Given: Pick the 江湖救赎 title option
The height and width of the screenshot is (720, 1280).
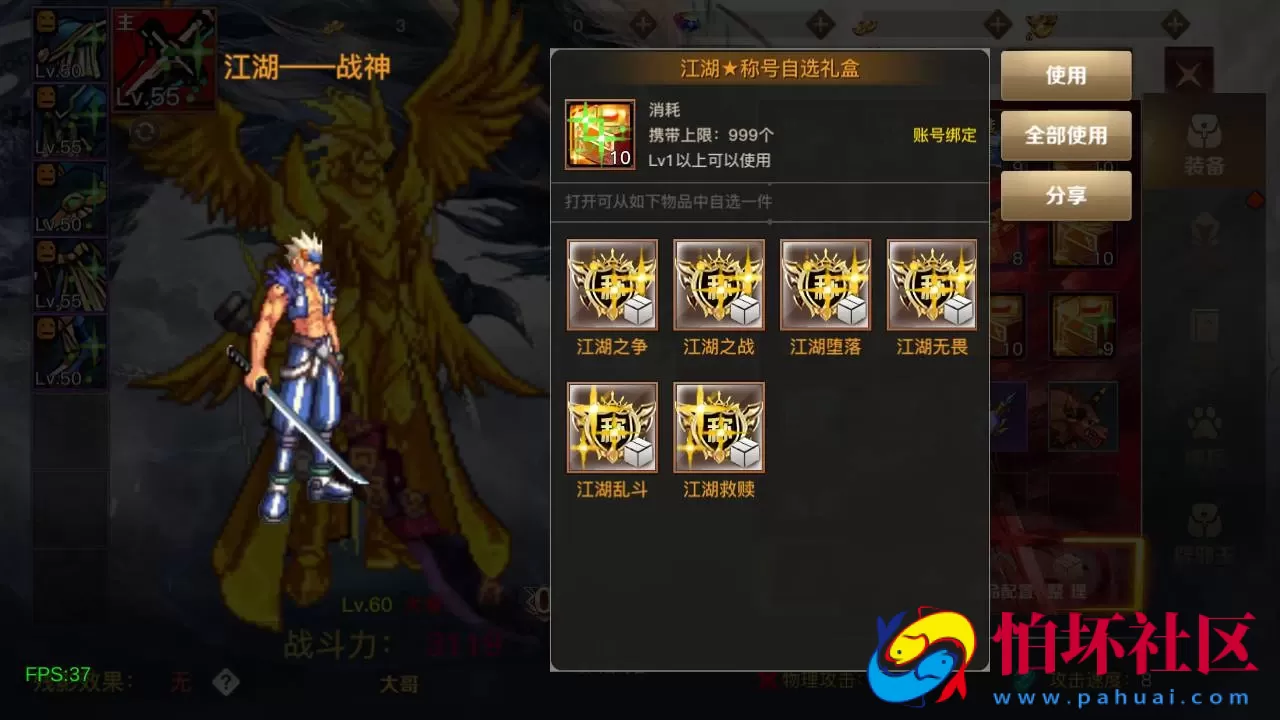Looking at the screenshot, I should (x=718, y=426).
